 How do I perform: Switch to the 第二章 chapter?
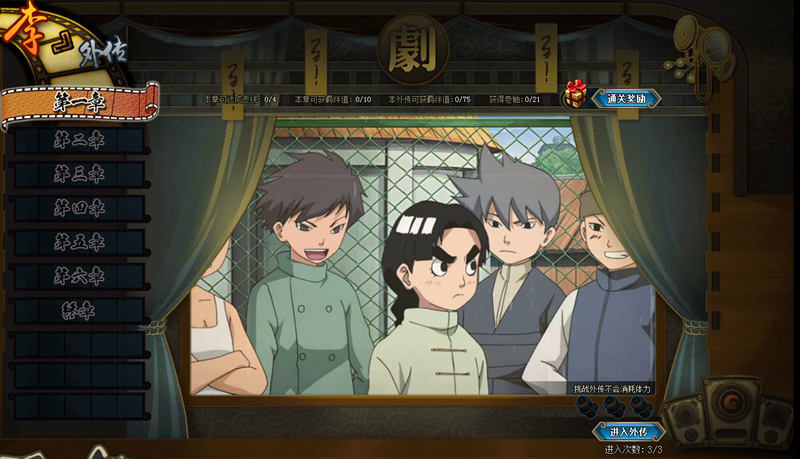pyautogui.click(x=78, y=141)
